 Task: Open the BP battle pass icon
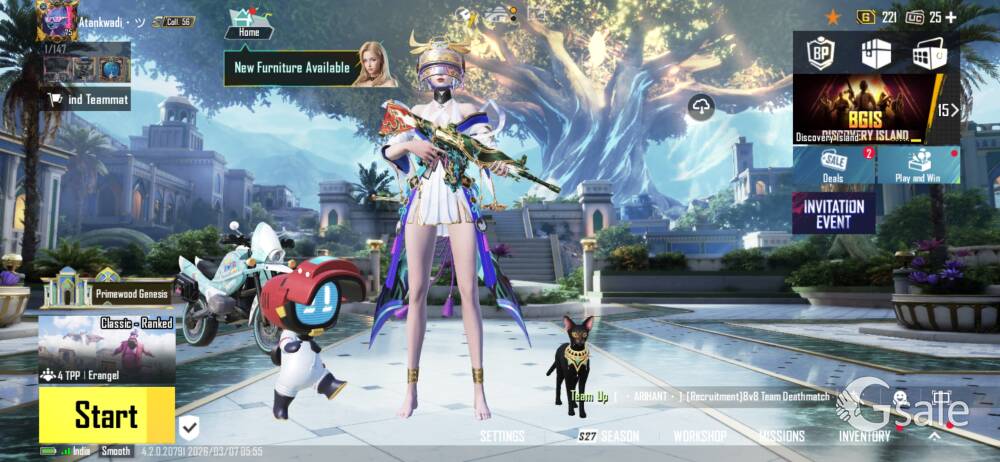[821, 53]
